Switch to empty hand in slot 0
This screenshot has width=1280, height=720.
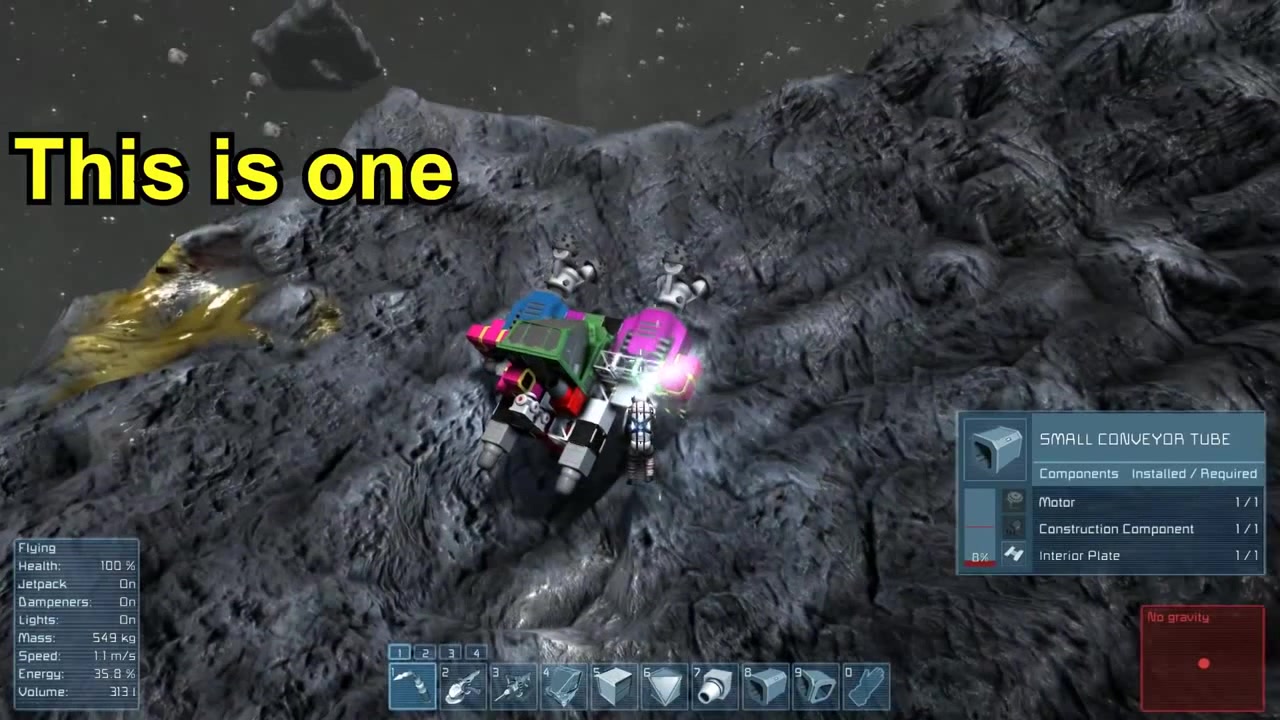coord(867,686)
